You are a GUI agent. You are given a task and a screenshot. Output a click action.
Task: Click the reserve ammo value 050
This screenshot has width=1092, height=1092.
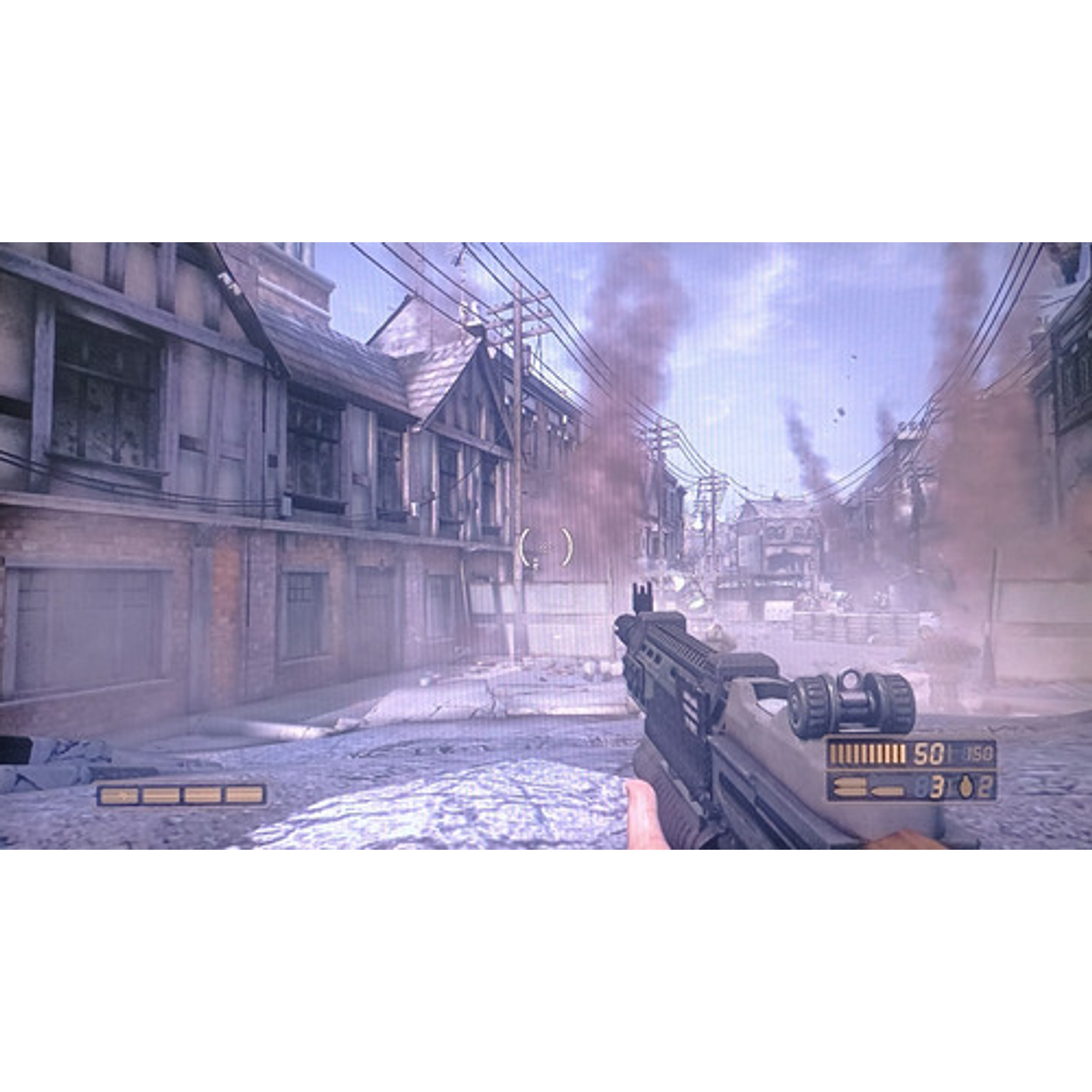977,753
